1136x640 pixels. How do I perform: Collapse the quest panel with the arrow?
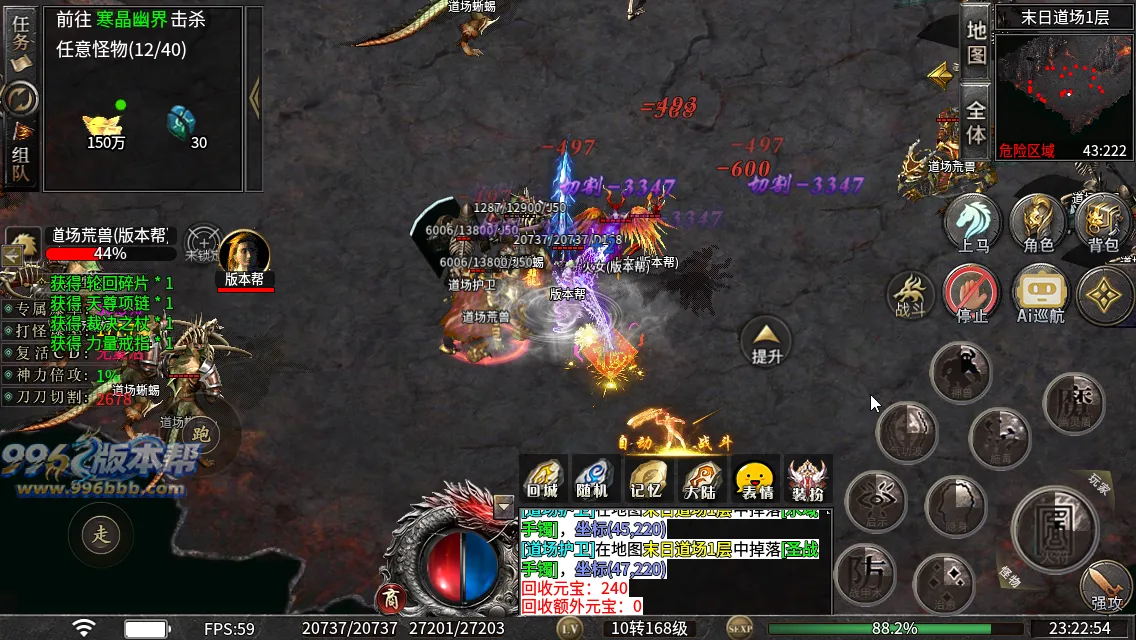click(254, 97)
